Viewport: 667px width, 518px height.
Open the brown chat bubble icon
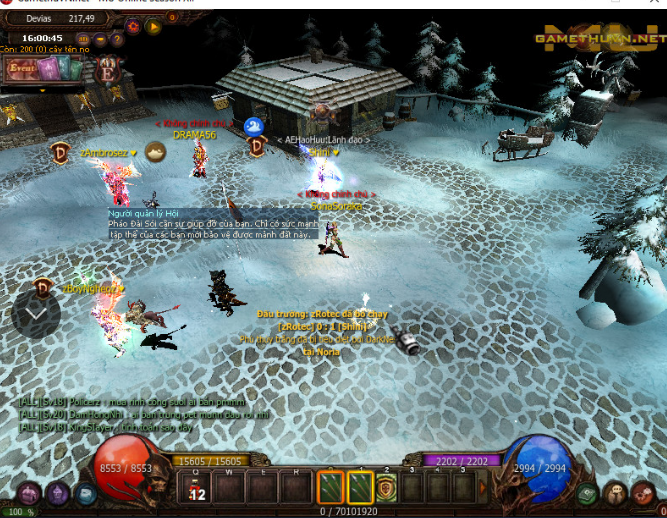click(618, 493)
